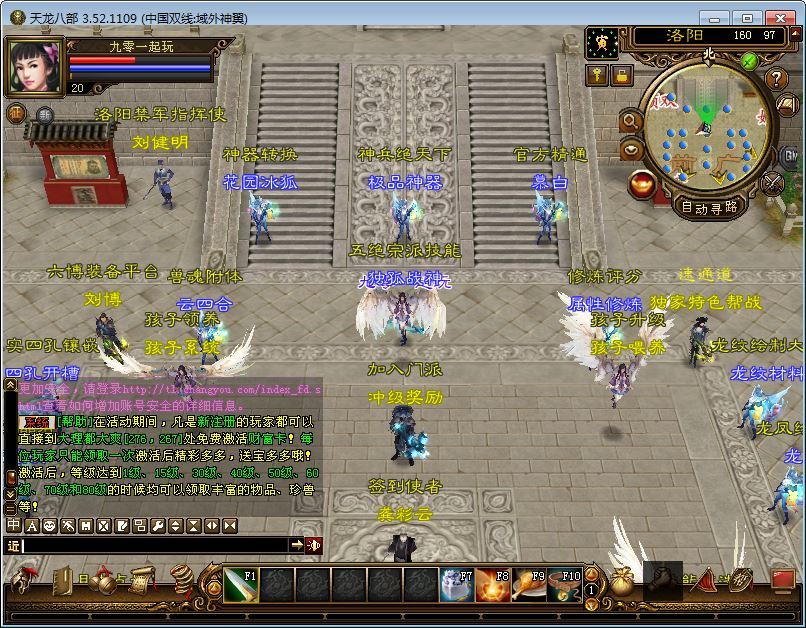Use the F7 hotbar item
The height and width of the screenshot is (628, 806).
[456, 585]
